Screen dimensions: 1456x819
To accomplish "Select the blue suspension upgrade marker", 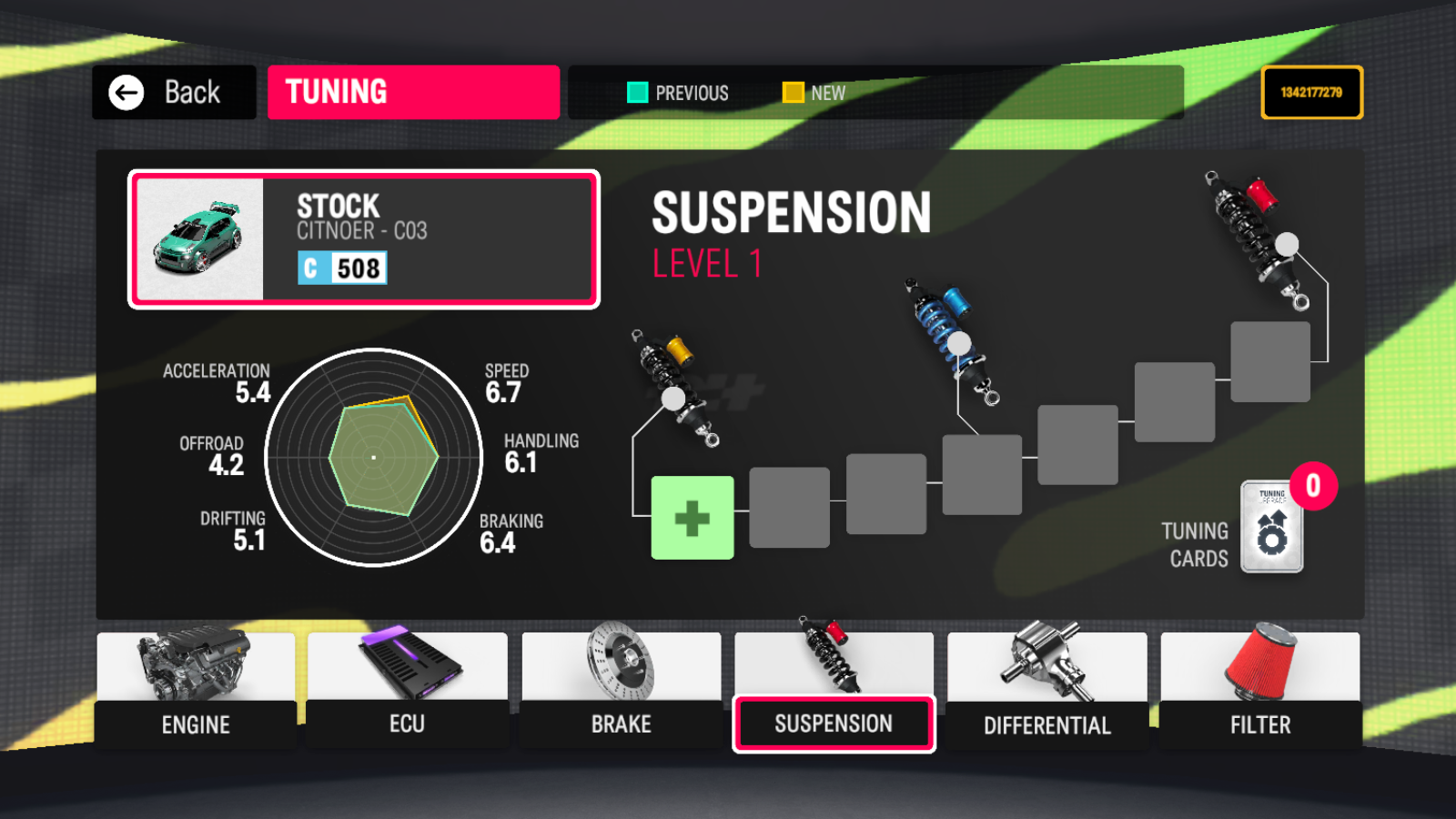I will tap(959, 343).
